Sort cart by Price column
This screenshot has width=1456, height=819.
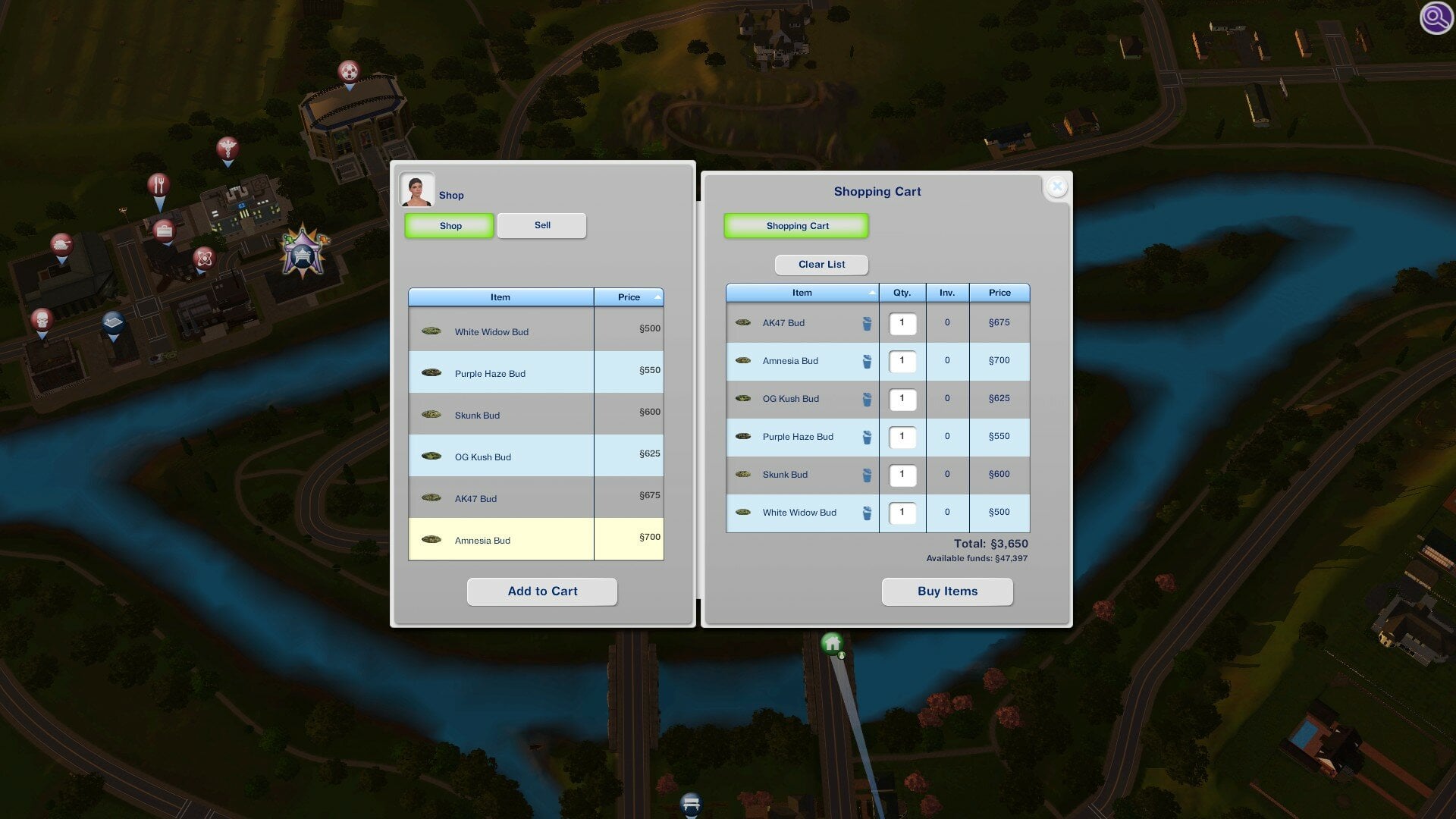999,293
